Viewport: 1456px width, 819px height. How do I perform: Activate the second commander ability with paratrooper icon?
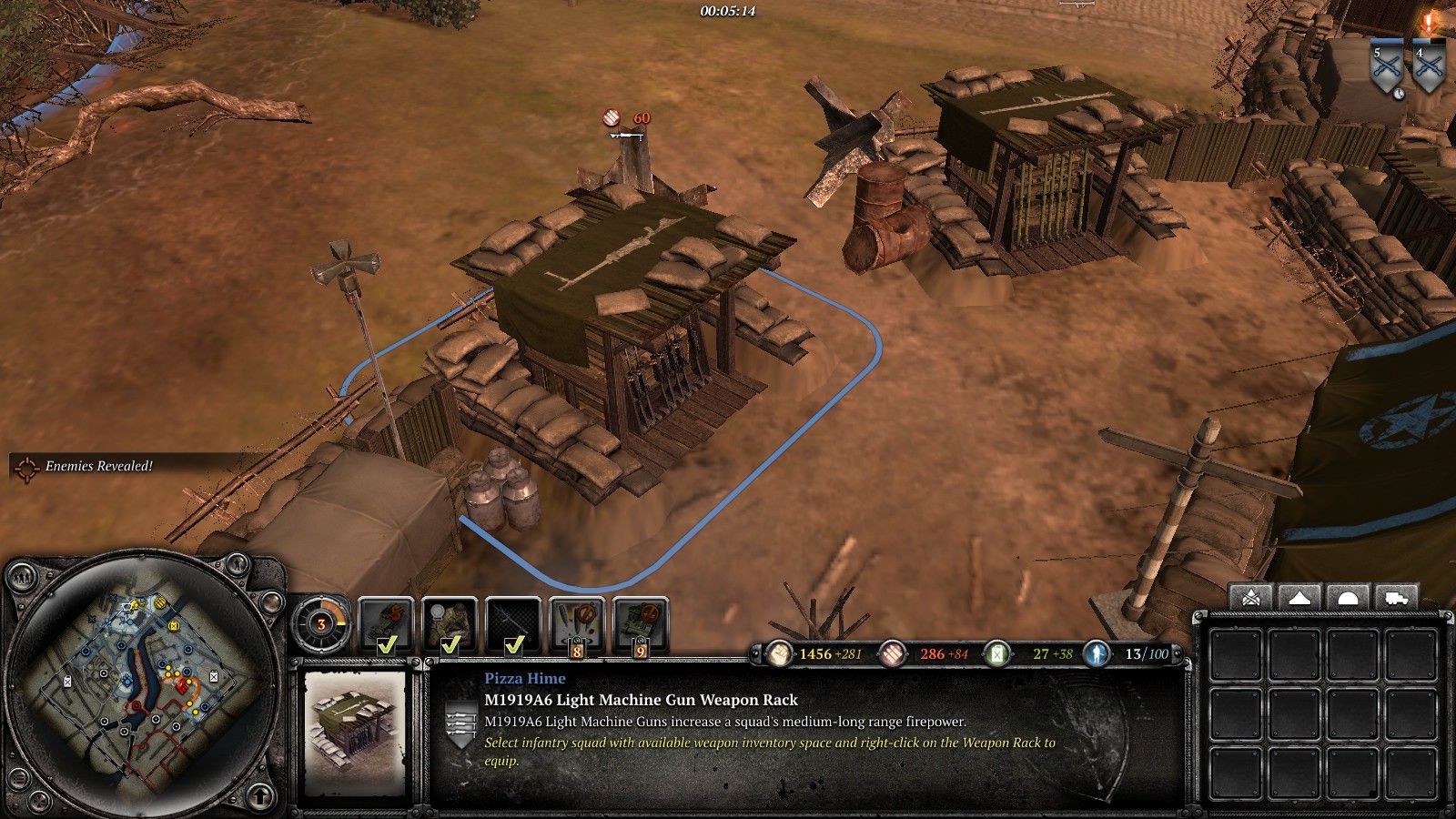click(x=450, y=625)
